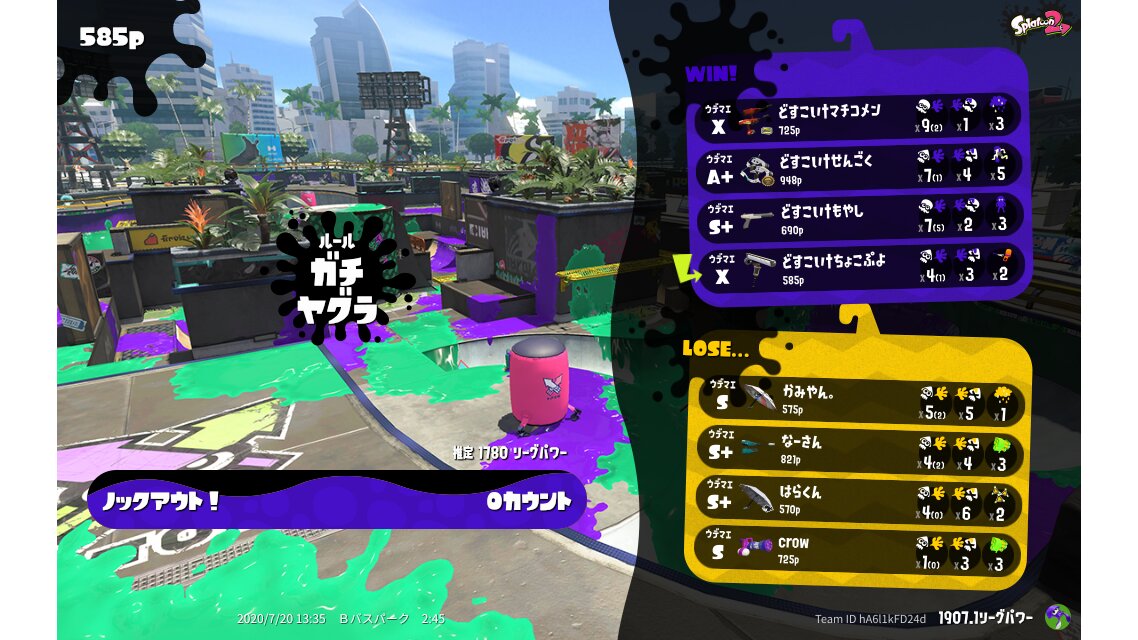1138x640 pixels.
Task: Select the どすこい†せんごく player row
Action: (x=860, y=167)
